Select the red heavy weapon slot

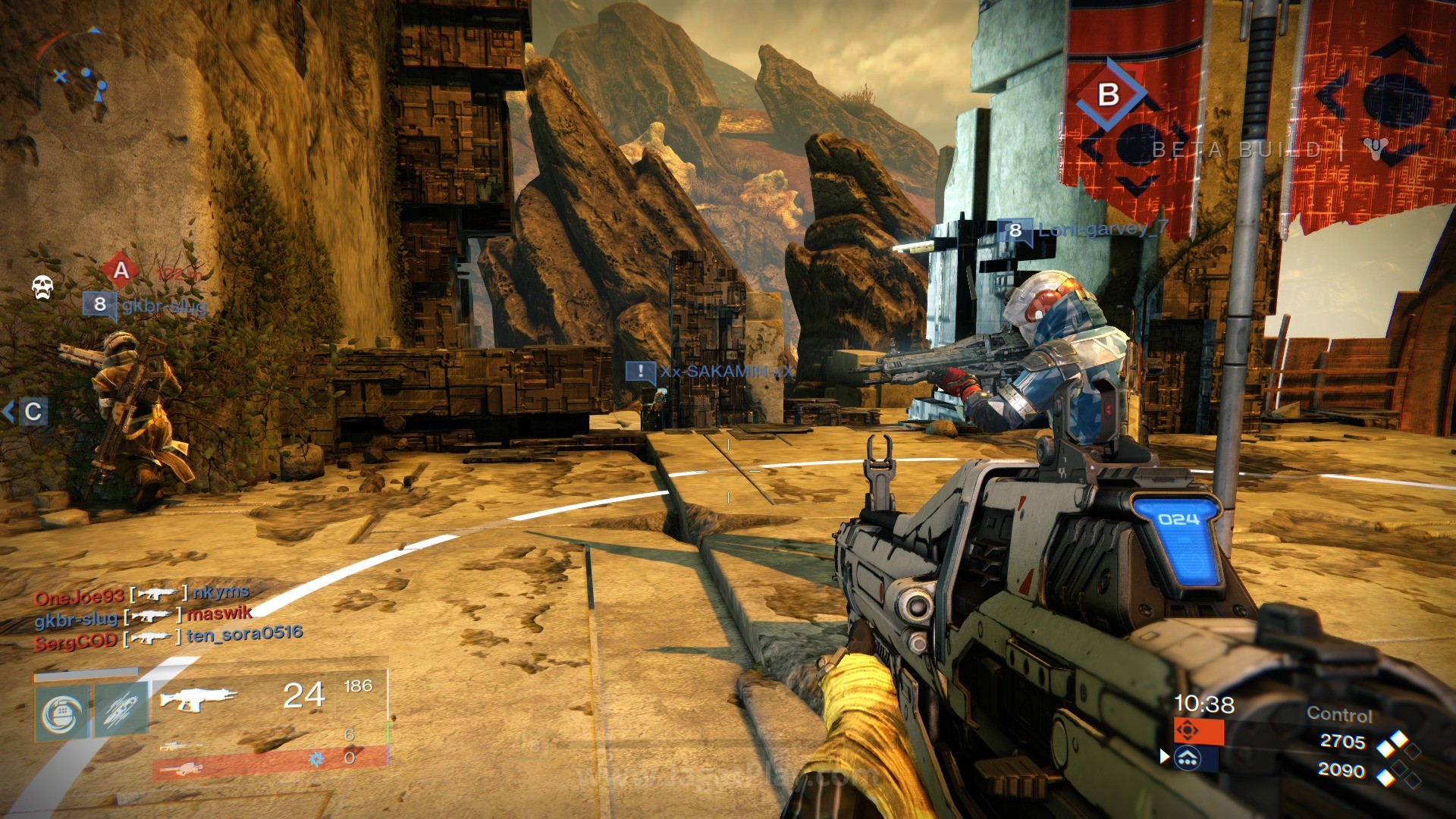182,769
